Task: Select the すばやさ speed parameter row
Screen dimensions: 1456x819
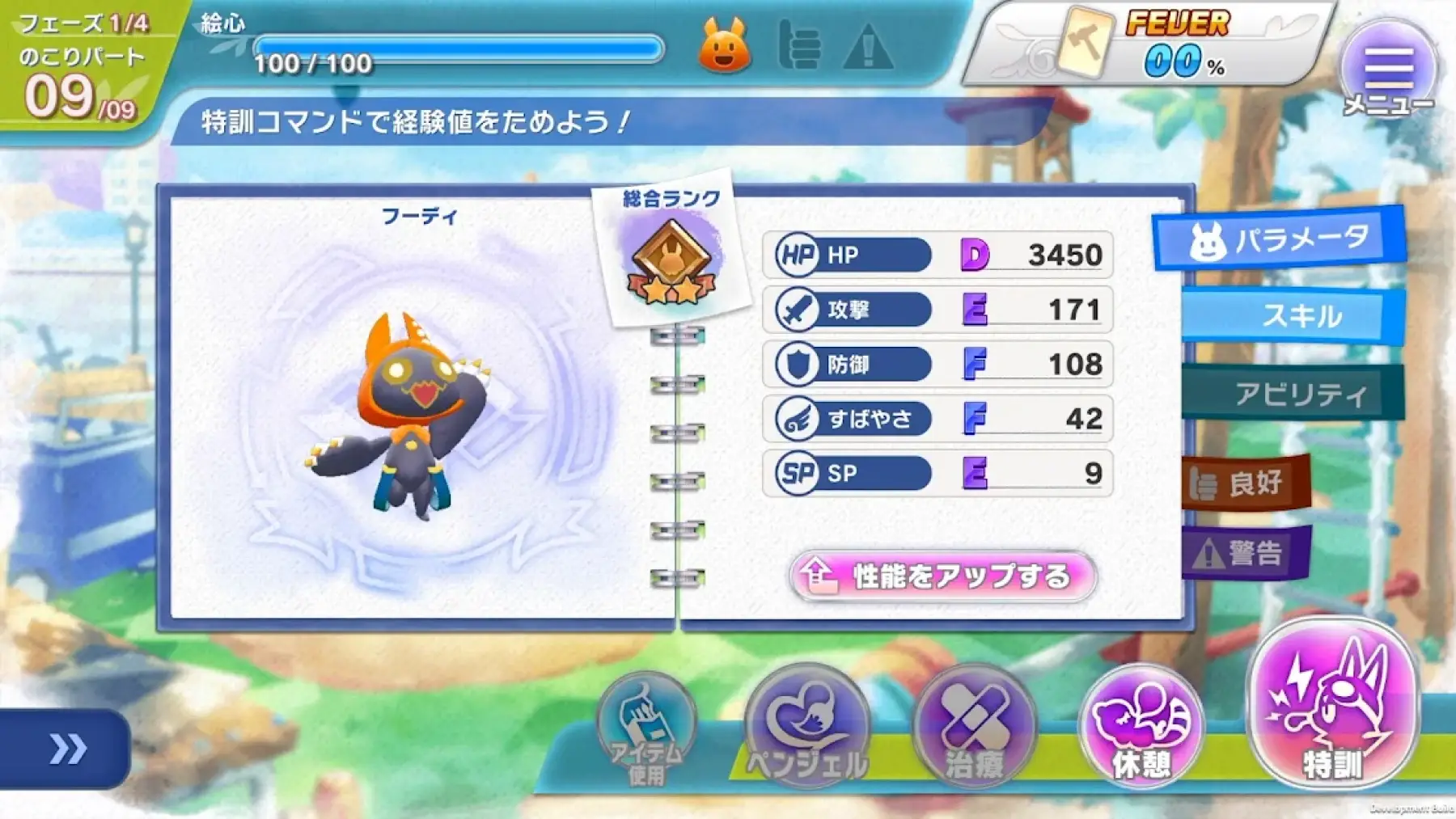Action: click(938, 419)
